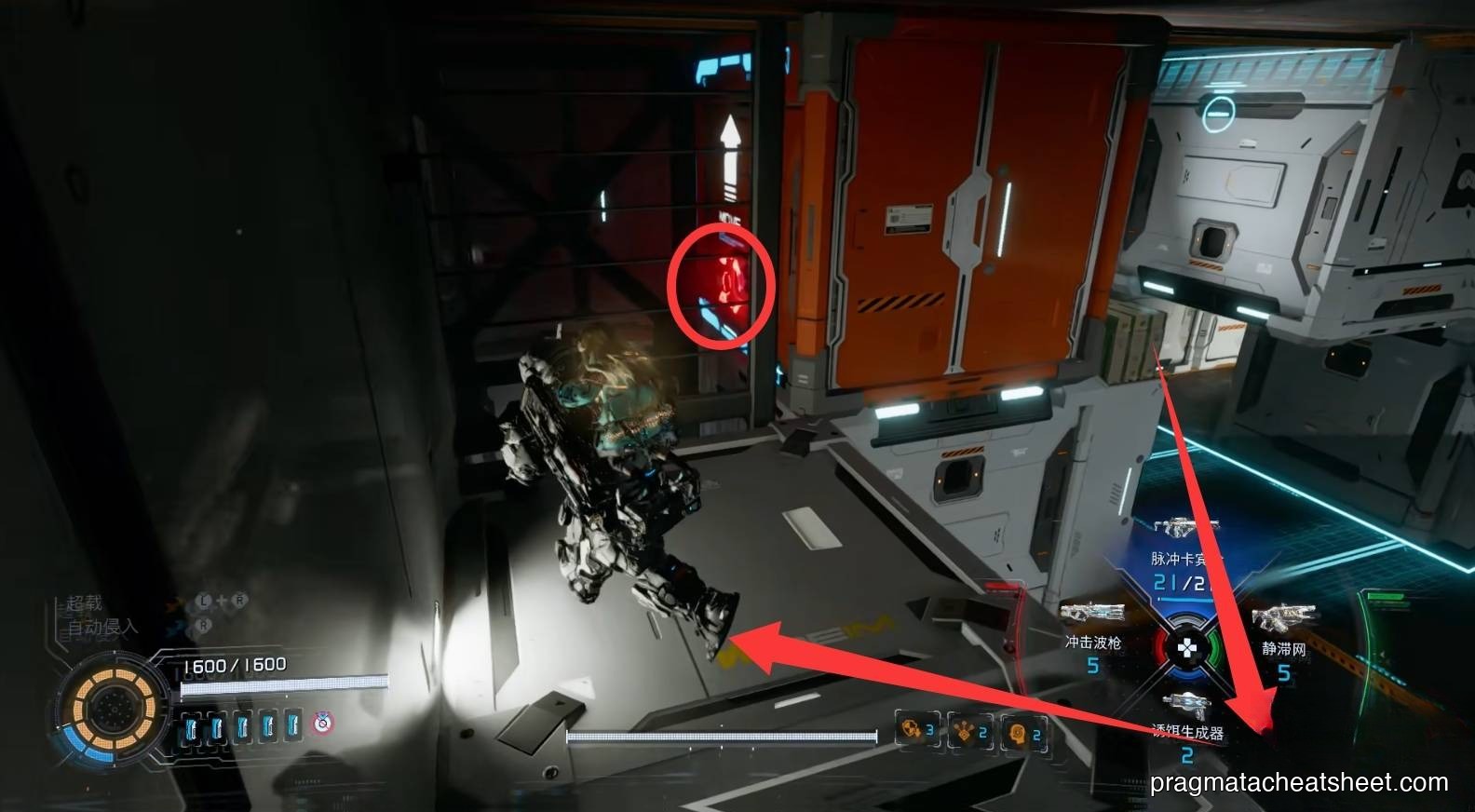Viewport: 1475px width, 812px height.
Task: Open the middle orange item slot with count 2
Action: [x=970, y=730]
